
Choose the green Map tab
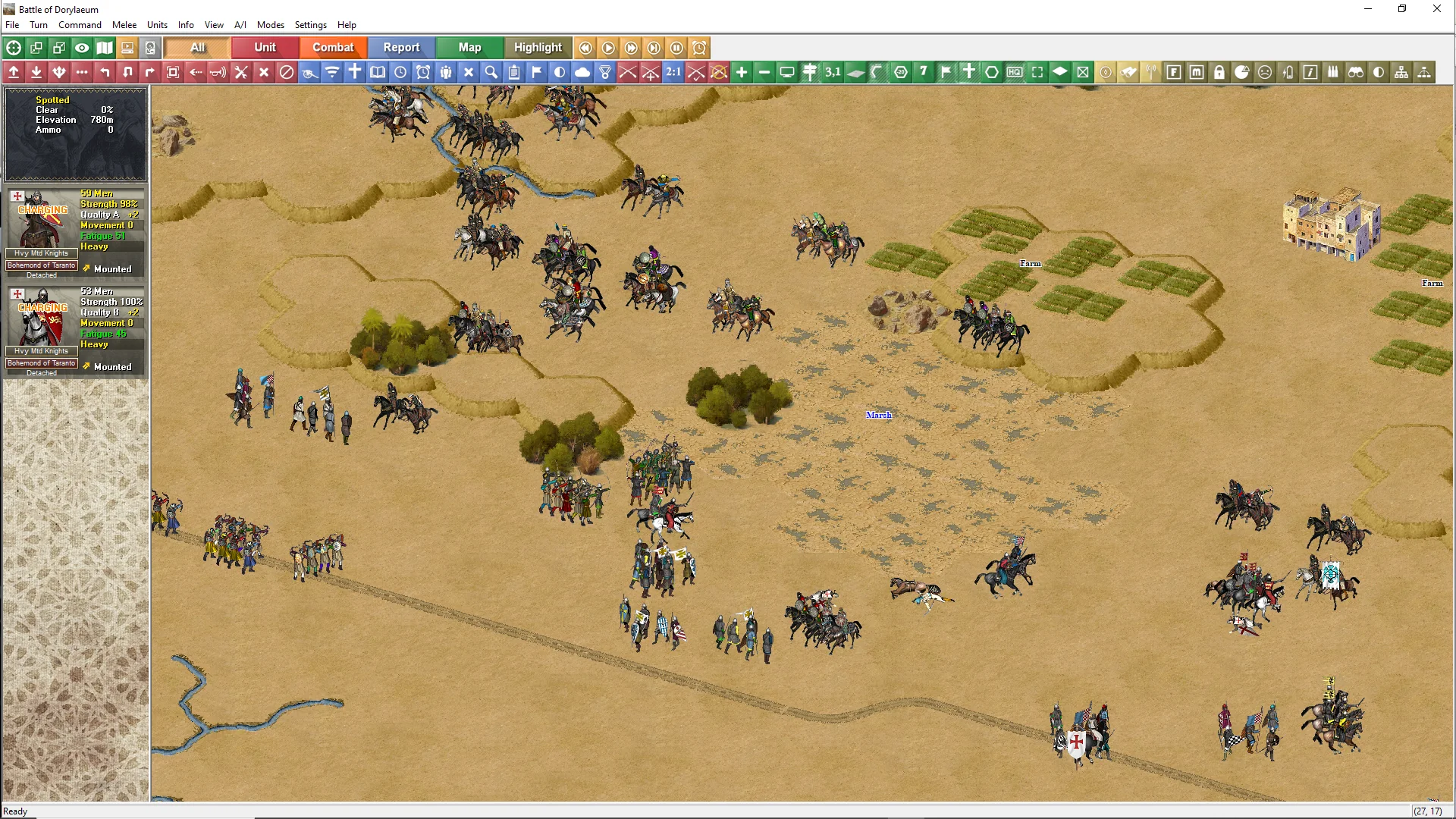[x=469, y=47]
